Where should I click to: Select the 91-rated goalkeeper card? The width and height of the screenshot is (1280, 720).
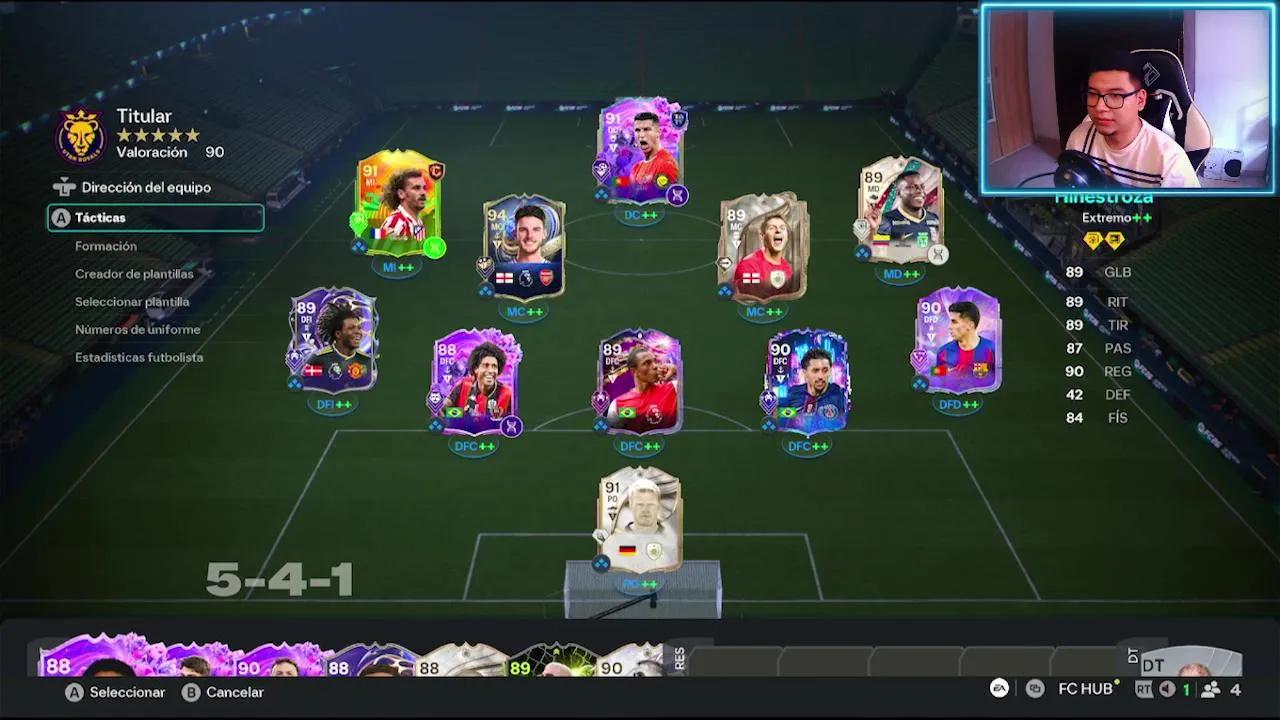640,520
